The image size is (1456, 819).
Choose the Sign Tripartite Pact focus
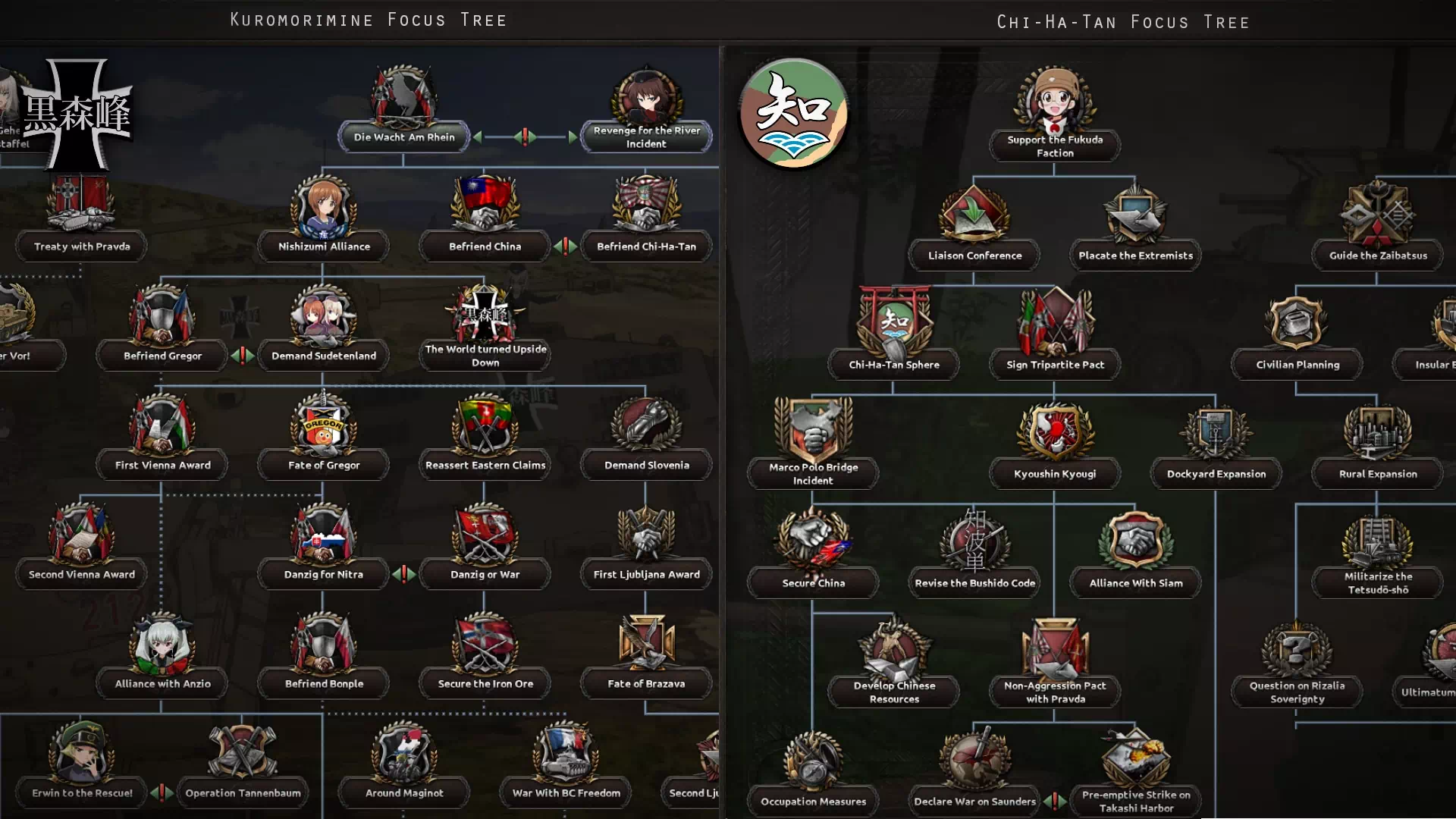[x=1055, y=365]
